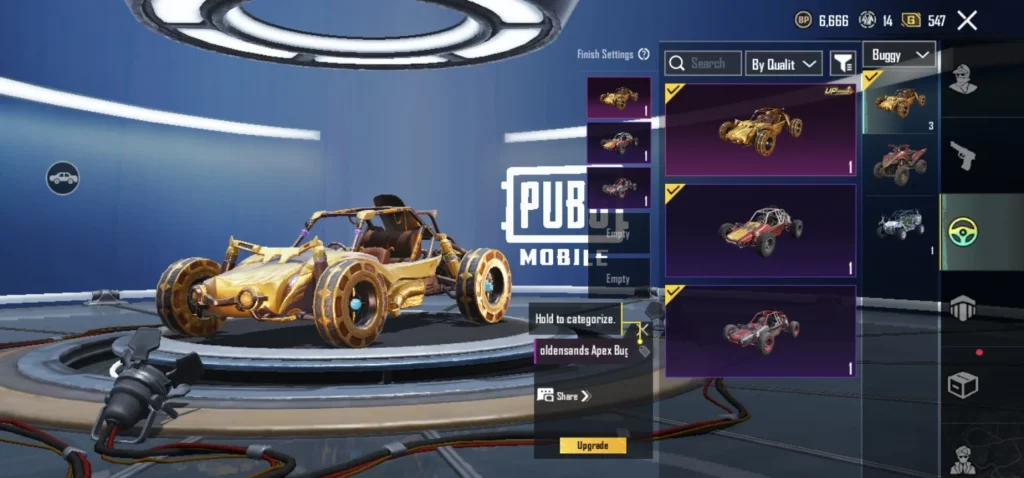Choose the red and grey buggy card
The width and height of the screenshot is (1024, 478).
point(760,331)
